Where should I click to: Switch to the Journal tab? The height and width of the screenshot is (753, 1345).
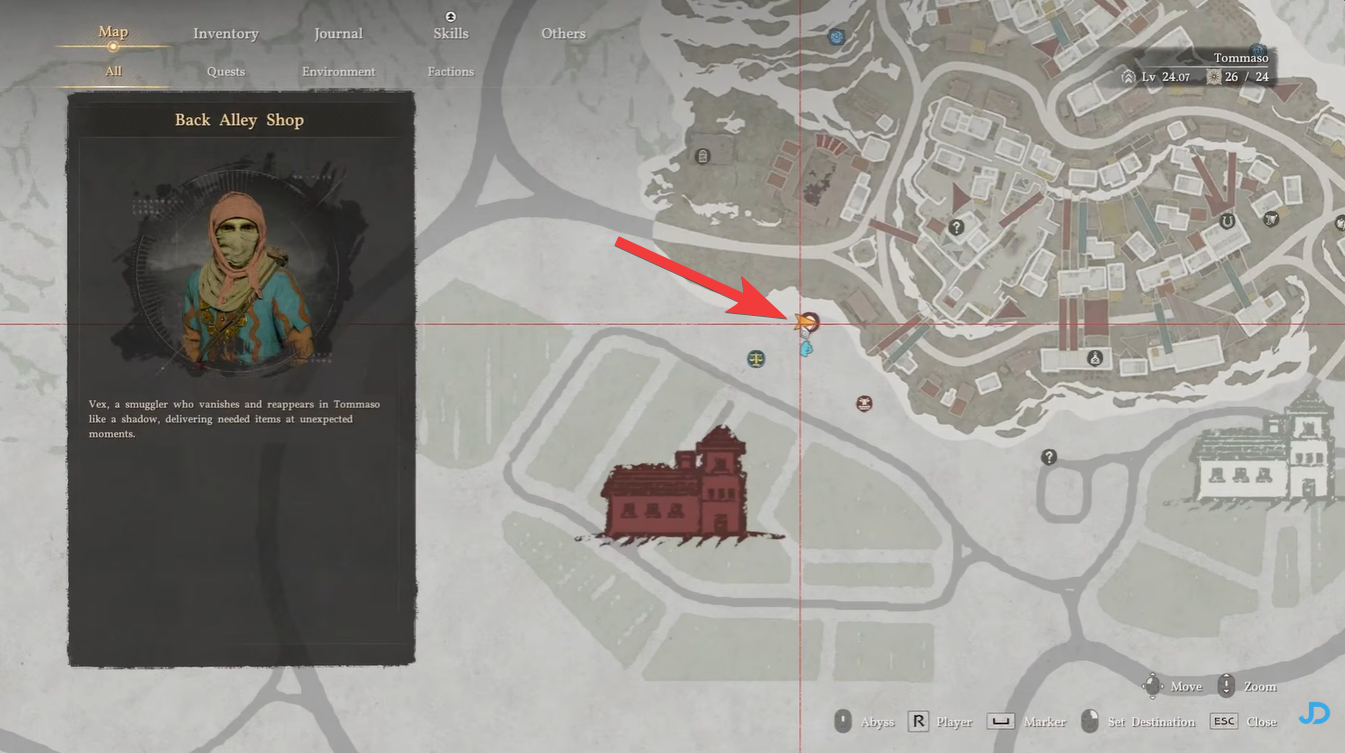(x=338, y=33)
